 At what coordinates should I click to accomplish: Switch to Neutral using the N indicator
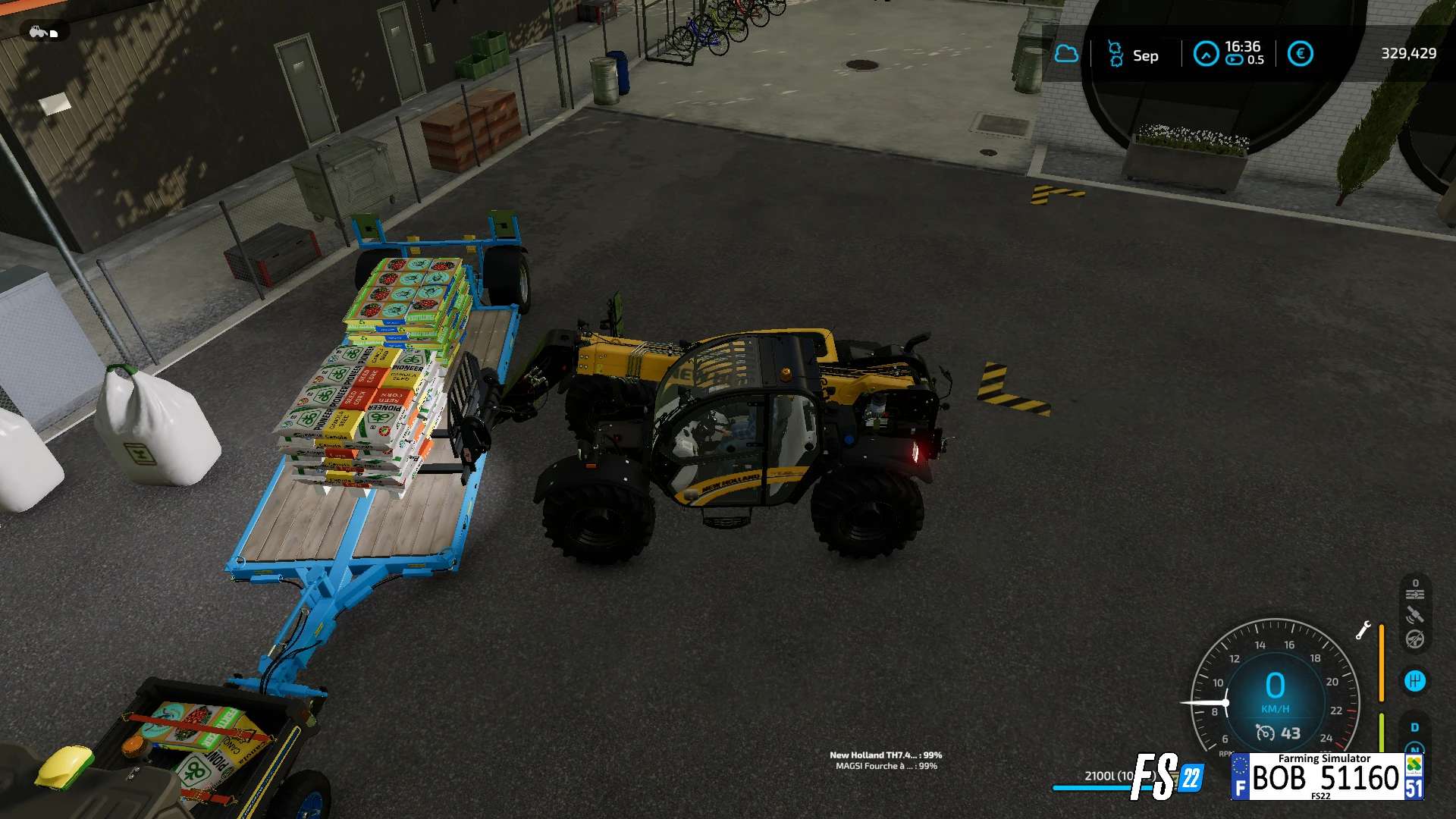pyautogui.click(x=1414, y=748)
